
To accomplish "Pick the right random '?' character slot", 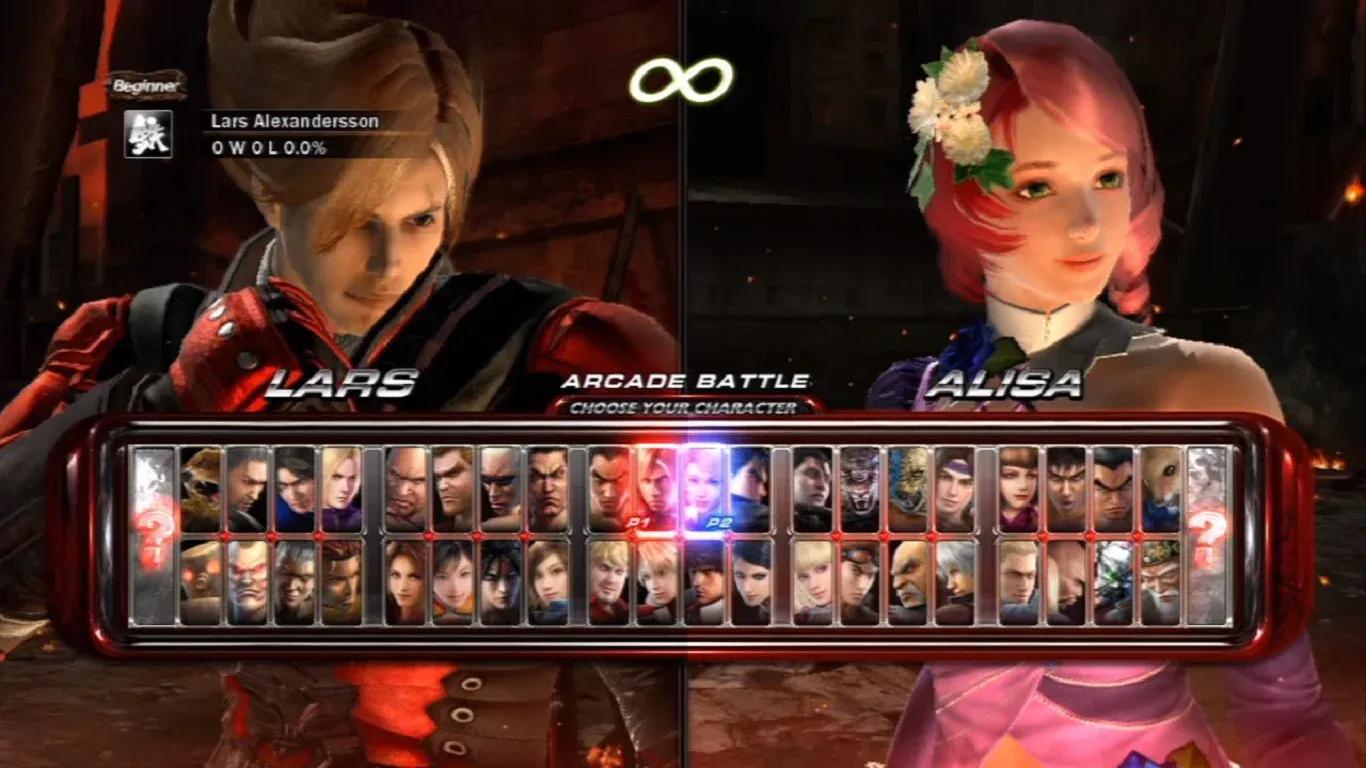I will [x=1205, y=530].
